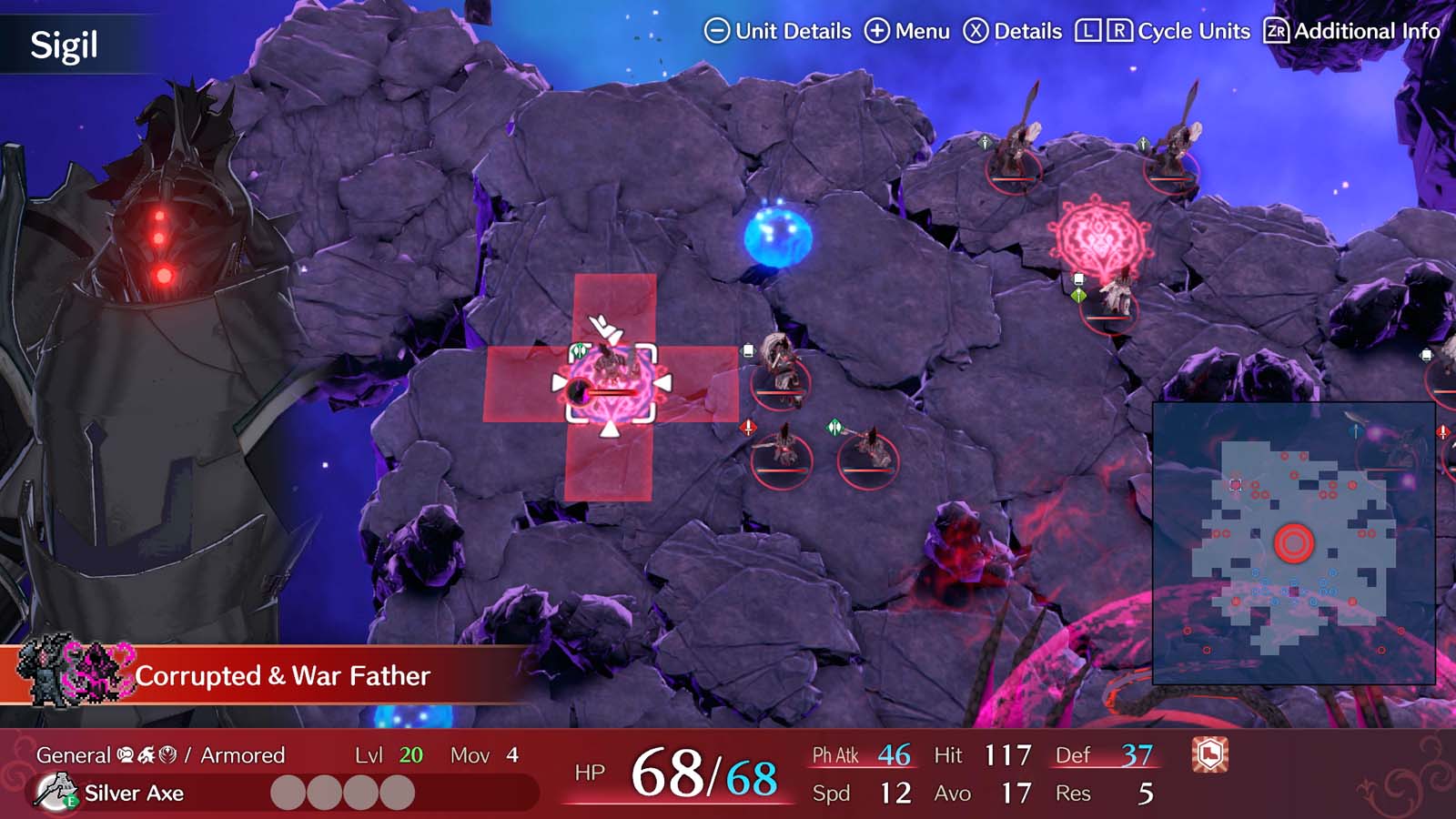Click a gray forging slot circle beside Silver Axe
Screen dimensions: 1456x819
[x=288, y=792]
